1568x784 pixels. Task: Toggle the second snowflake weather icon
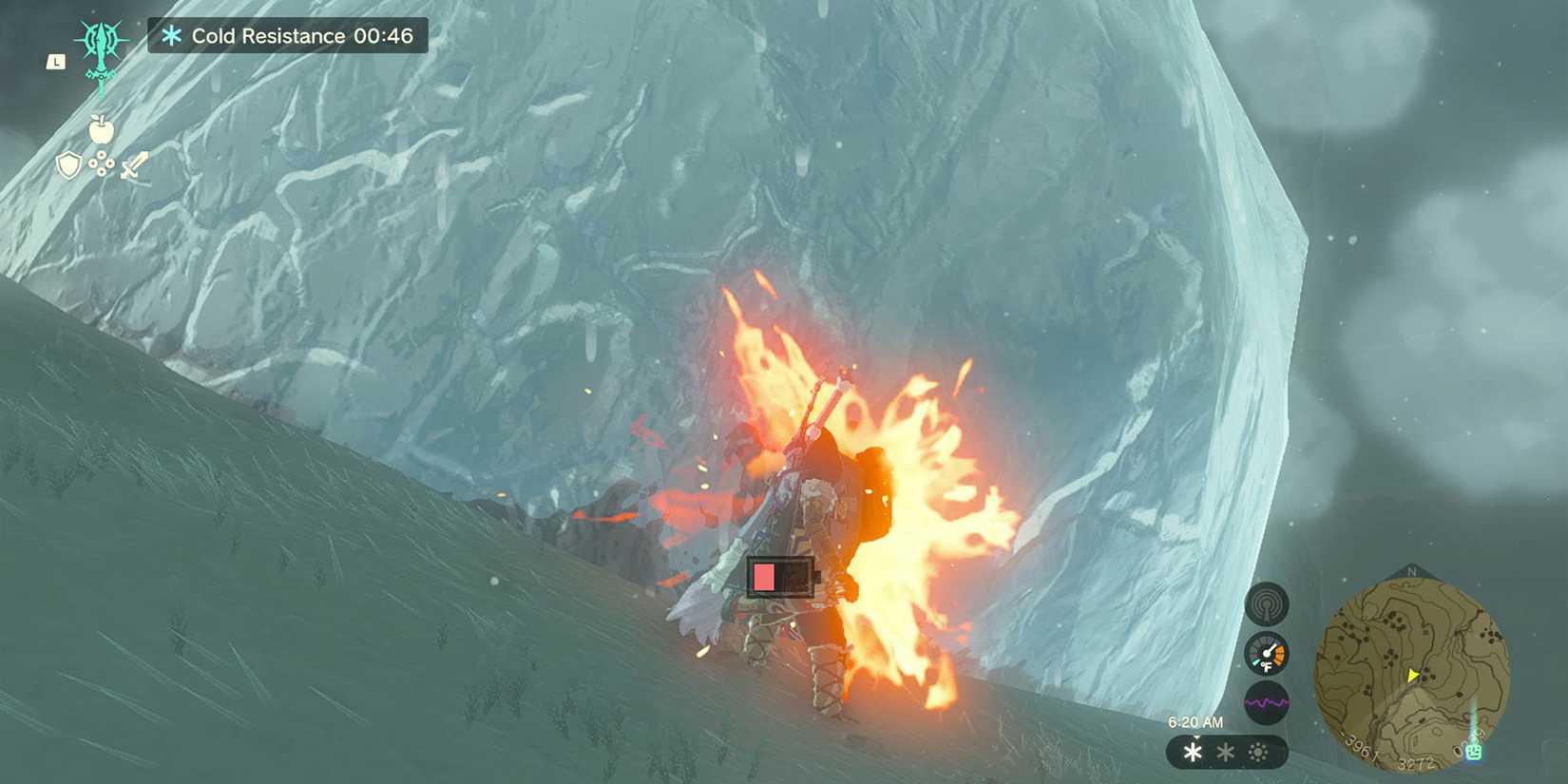click(x=1224, y=752)
